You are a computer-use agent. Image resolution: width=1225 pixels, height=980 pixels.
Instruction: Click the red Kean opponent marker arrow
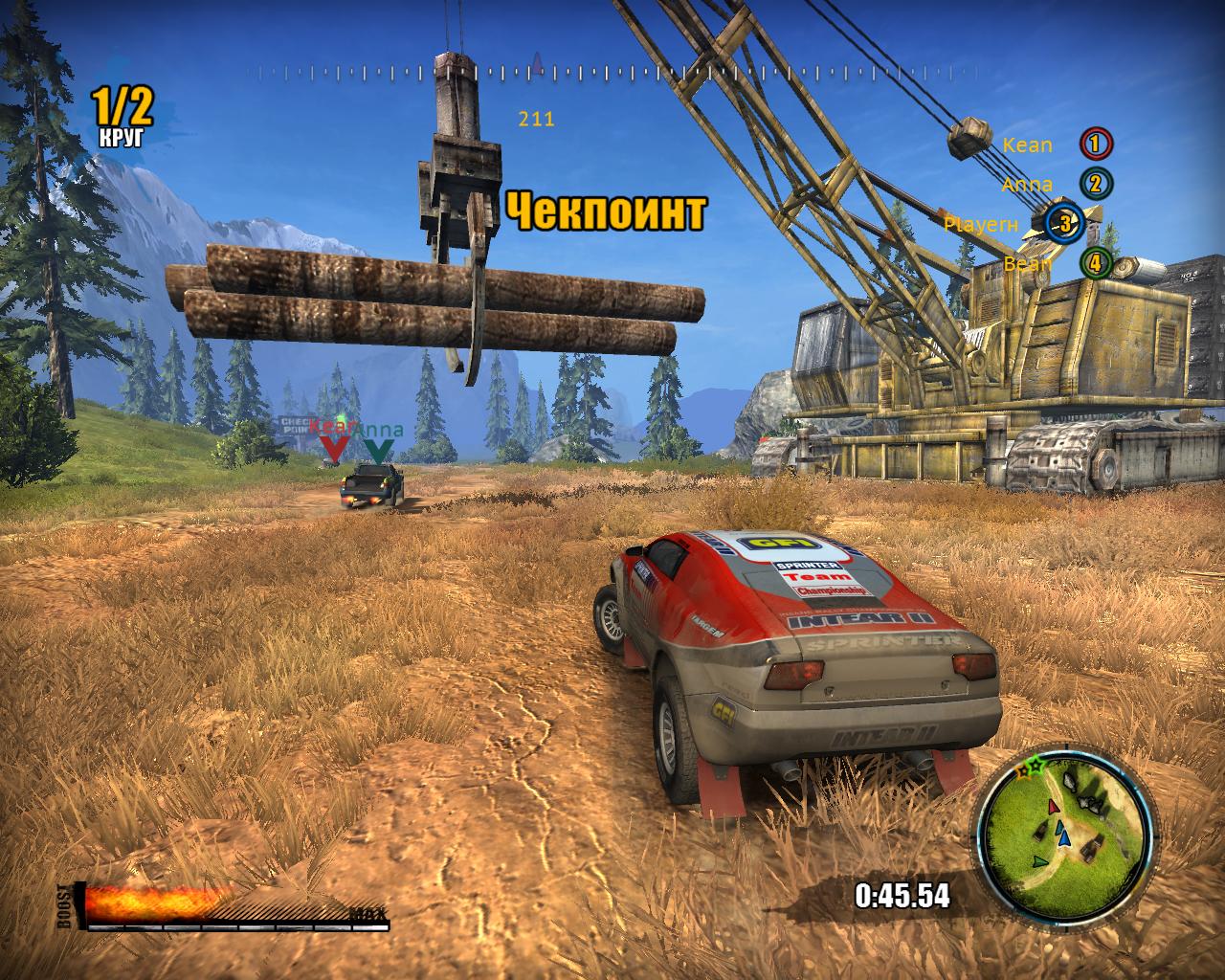334,448
